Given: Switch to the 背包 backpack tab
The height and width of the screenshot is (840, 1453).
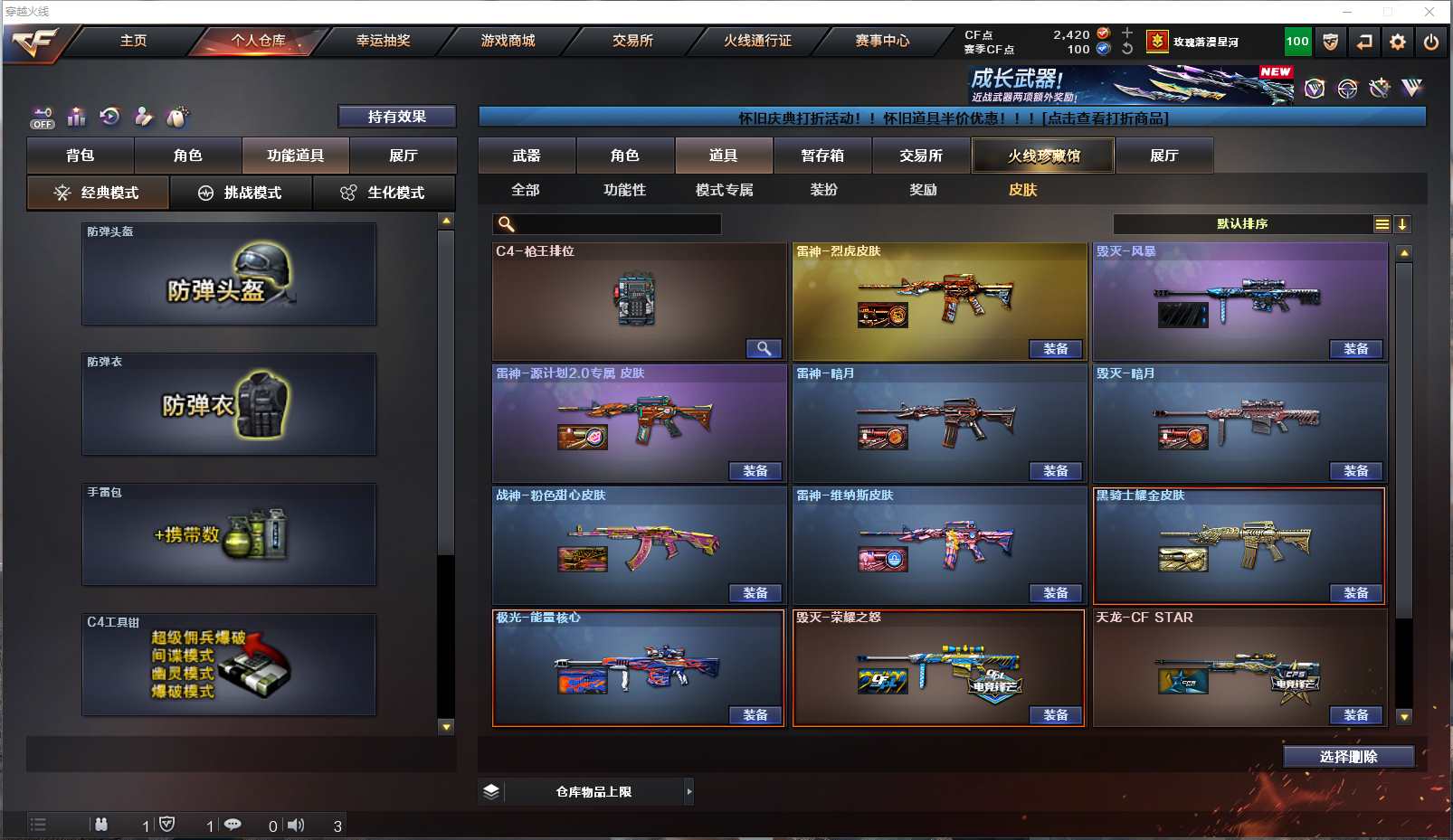Looking at the screenshot, I should click(x=81, y=156).
